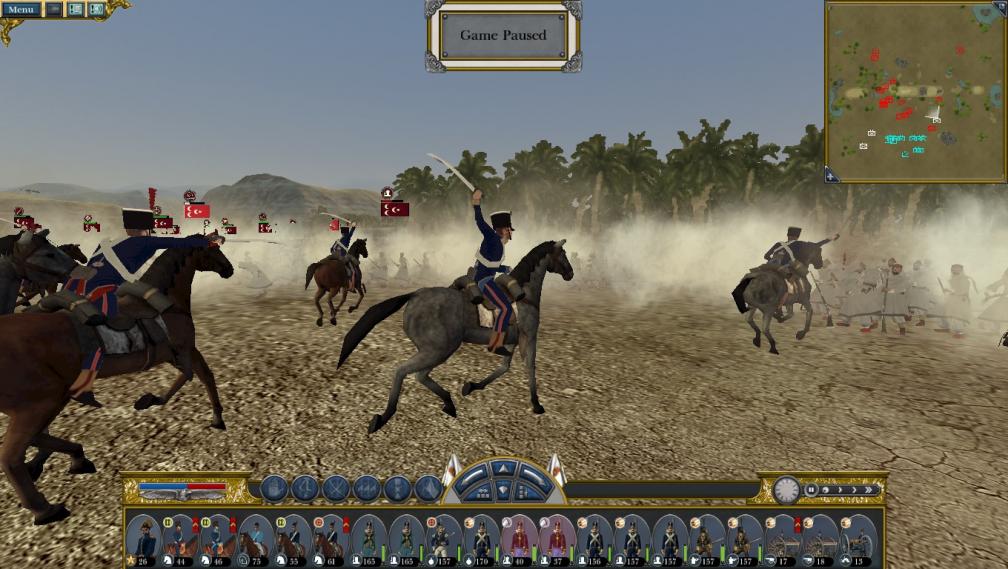1008x569 pixels.
Task: Click the up arrow on the movement pad
Action: click(504, 469)
